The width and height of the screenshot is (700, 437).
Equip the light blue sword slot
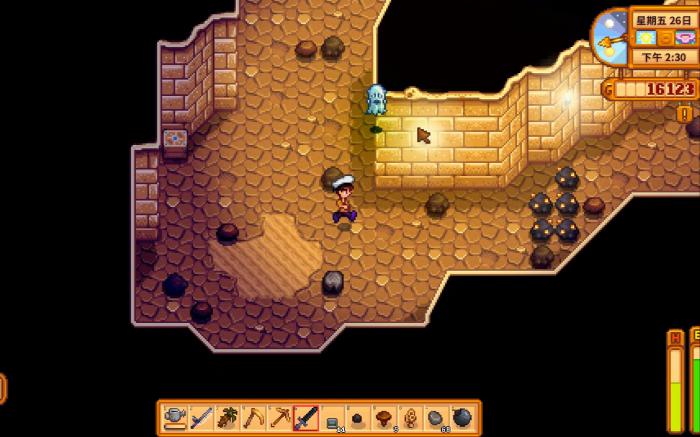201,416
